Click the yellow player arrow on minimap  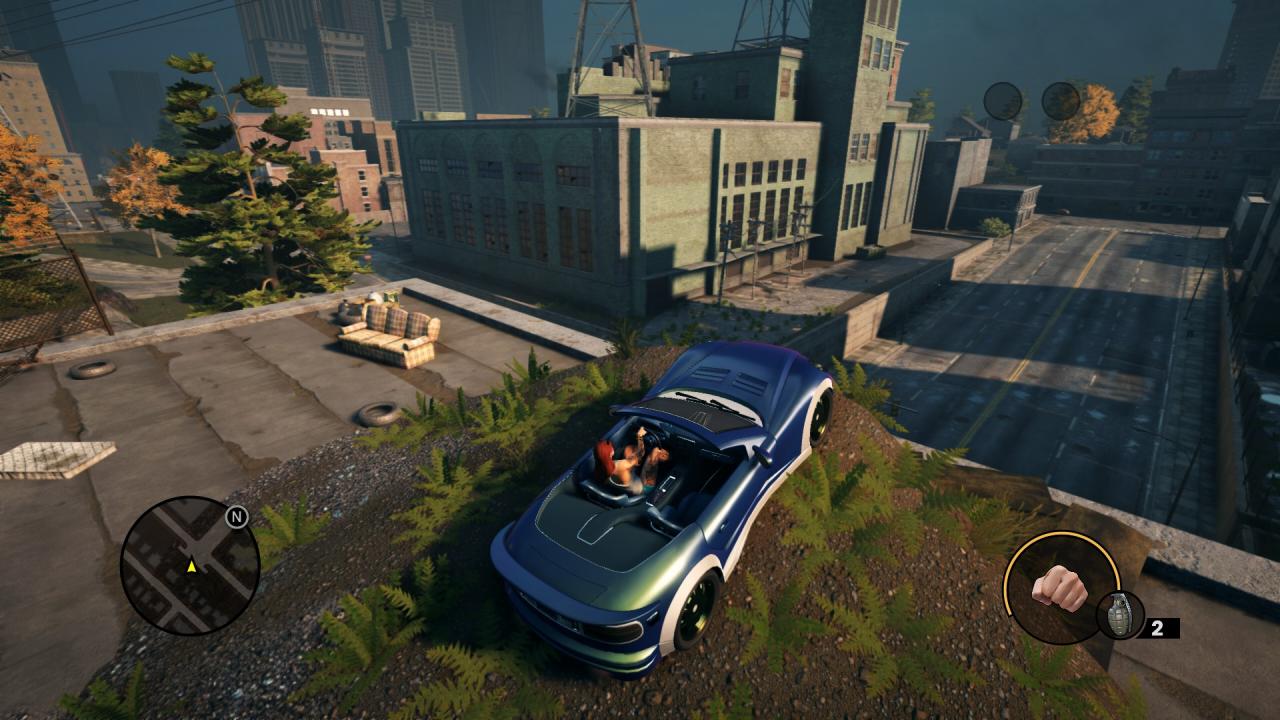(191, 566)
